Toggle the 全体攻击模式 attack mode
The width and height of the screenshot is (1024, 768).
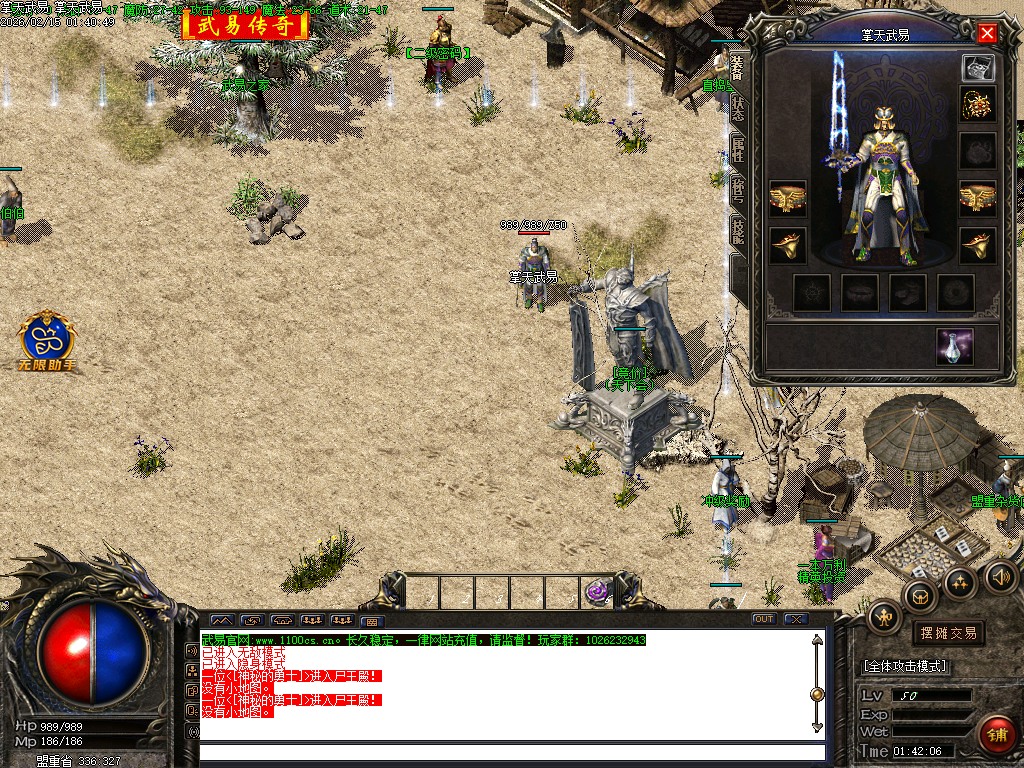tap(905, 666)
